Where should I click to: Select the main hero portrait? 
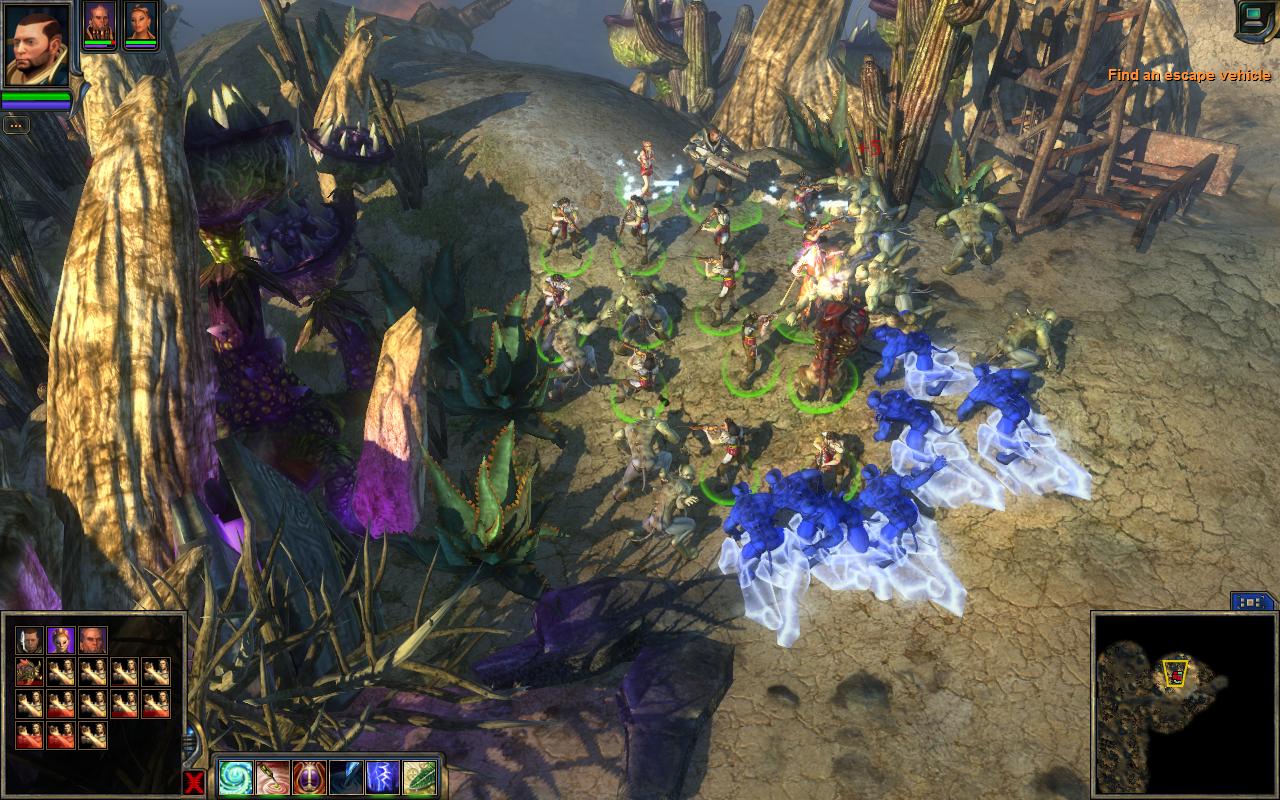coord(37,45)
